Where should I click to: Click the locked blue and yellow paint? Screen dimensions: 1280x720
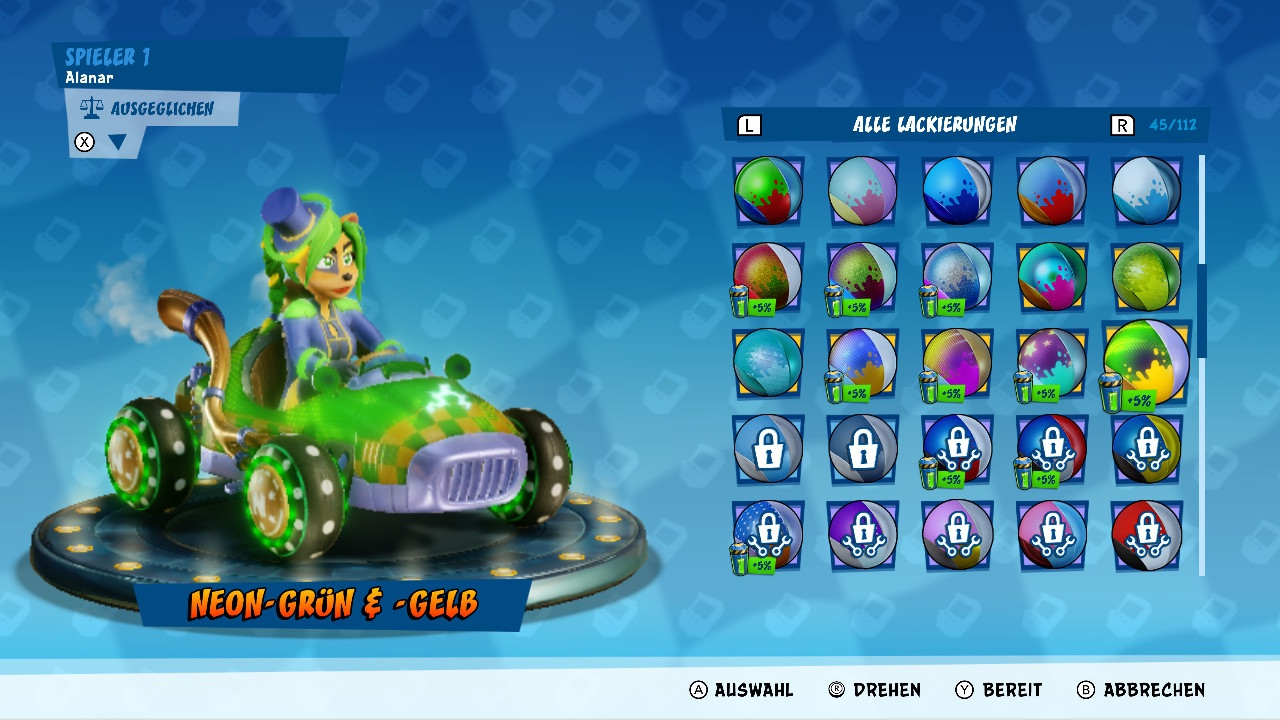pyautogui.click(x=1146, y=448)
